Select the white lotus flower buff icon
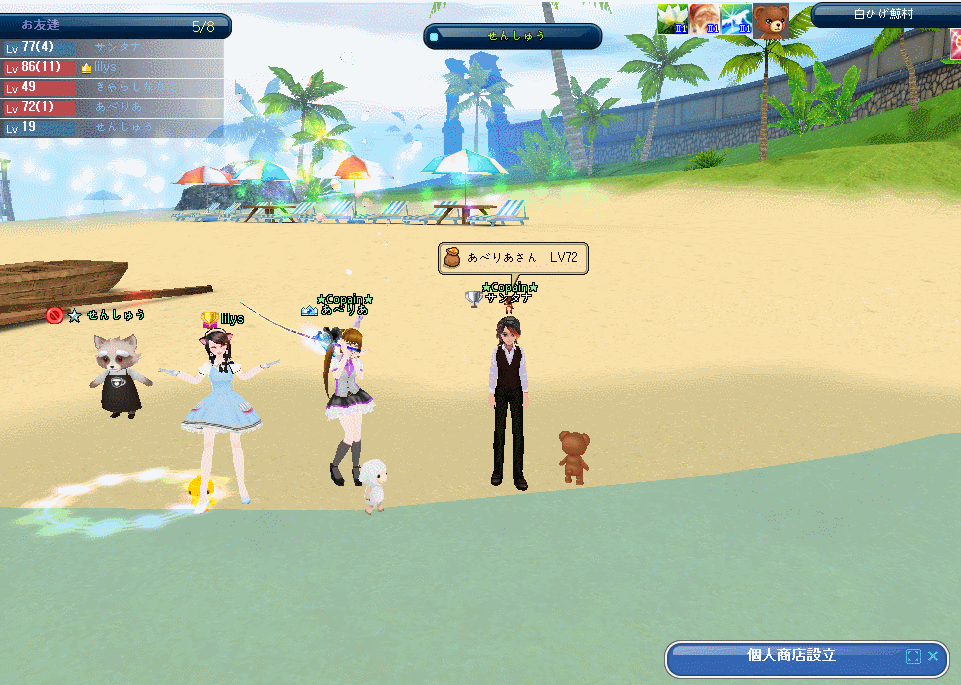Image resolution: width=961 pixels, height=685 pixels. (x=672, y=19)
